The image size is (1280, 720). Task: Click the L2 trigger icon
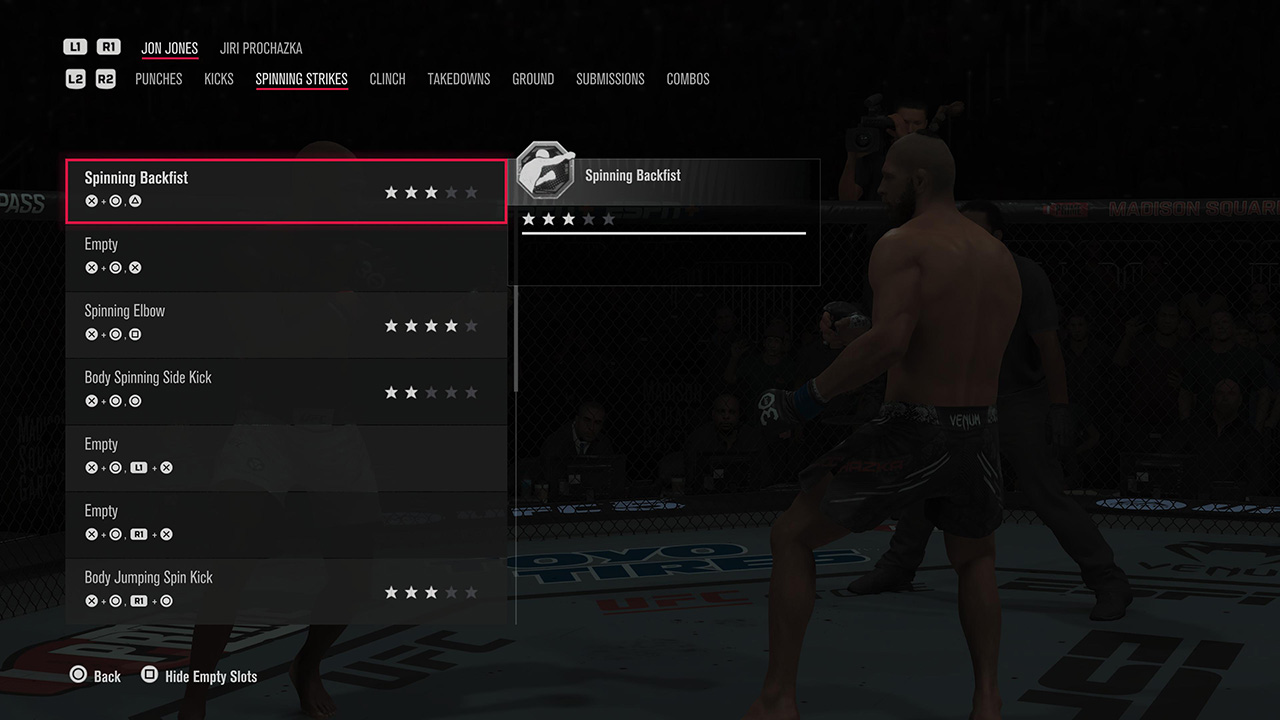point(75,78)
